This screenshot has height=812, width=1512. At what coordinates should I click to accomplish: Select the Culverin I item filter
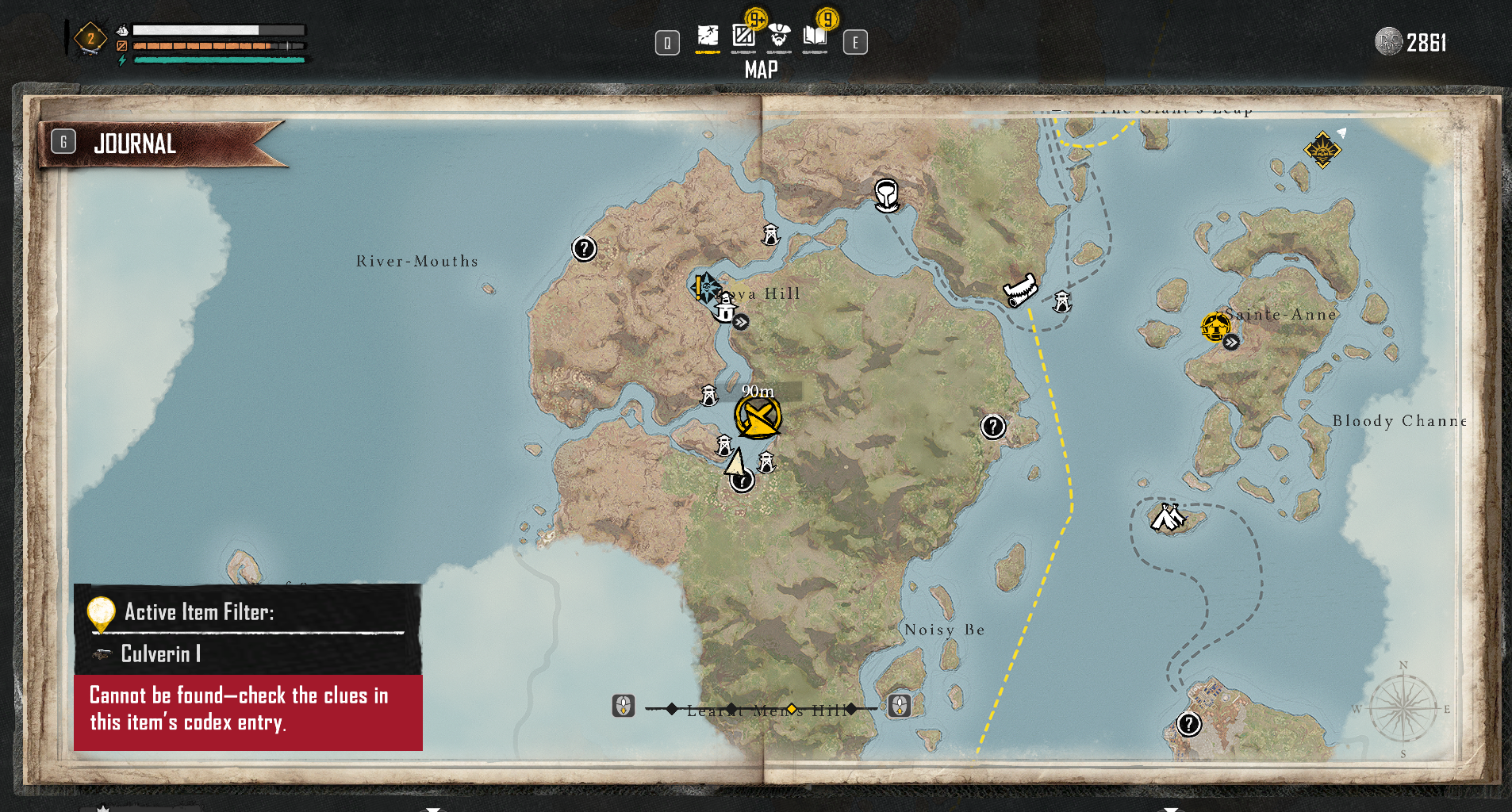160,654
